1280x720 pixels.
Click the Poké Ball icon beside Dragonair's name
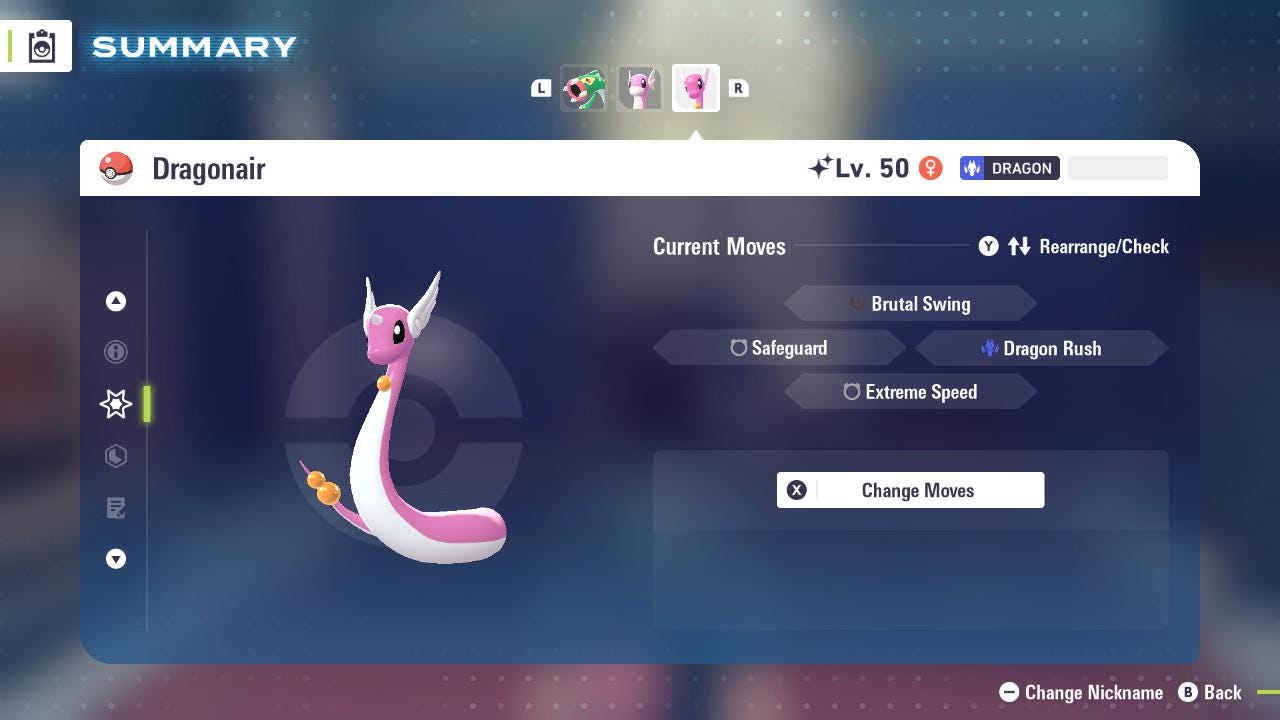click(x=115, y=168)
